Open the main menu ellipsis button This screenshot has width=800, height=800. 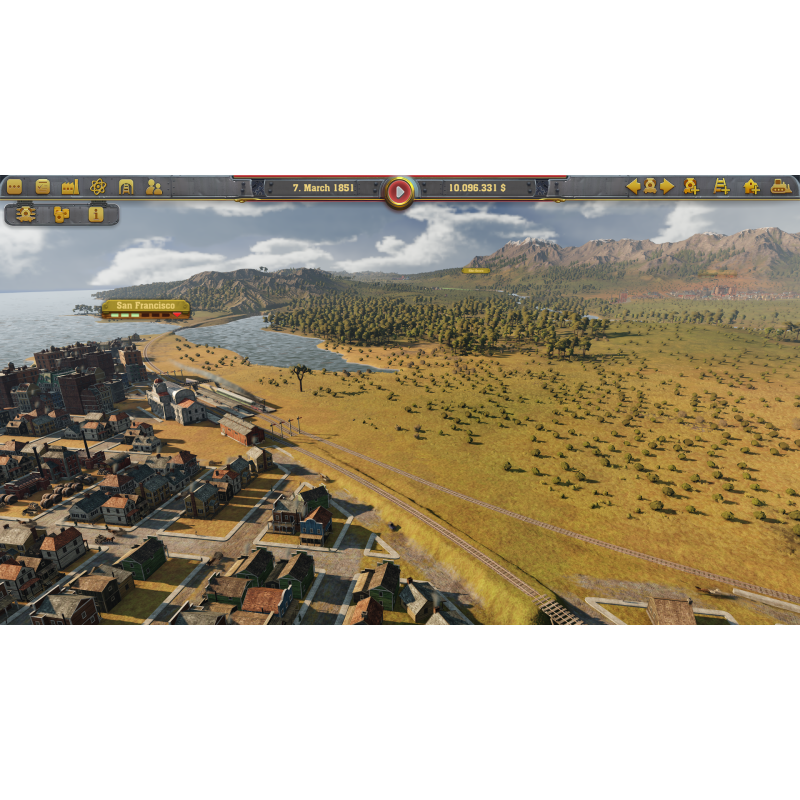click(x=14, y=186)
